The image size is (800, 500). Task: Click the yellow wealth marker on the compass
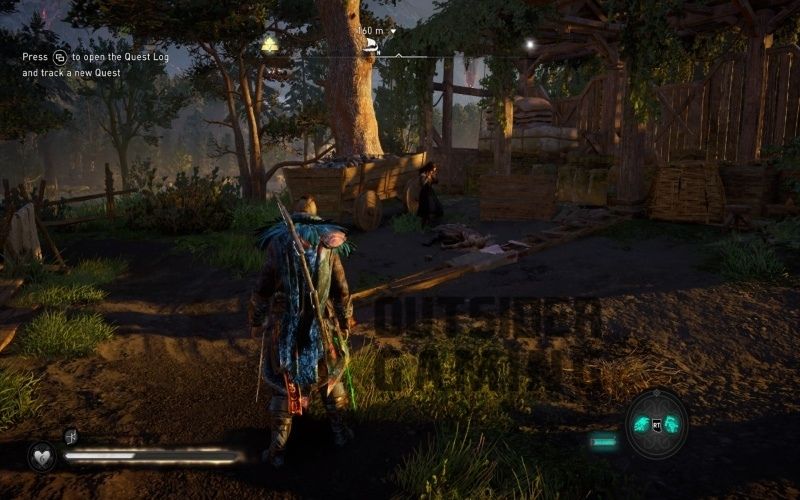tap(269, 45)
